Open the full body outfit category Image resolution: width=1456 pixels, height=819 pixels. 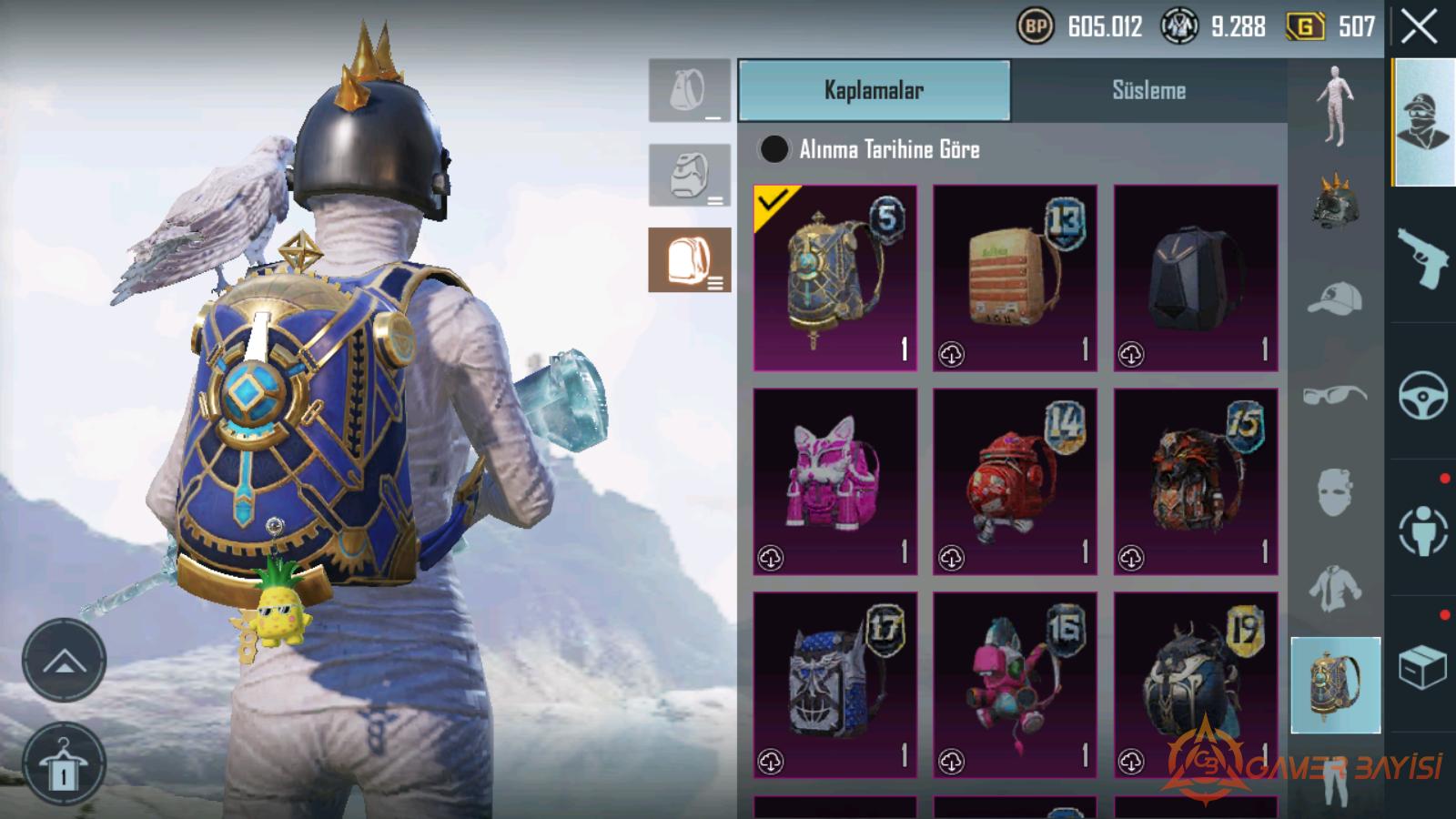pyautogui.click(x=1335, y=106)
